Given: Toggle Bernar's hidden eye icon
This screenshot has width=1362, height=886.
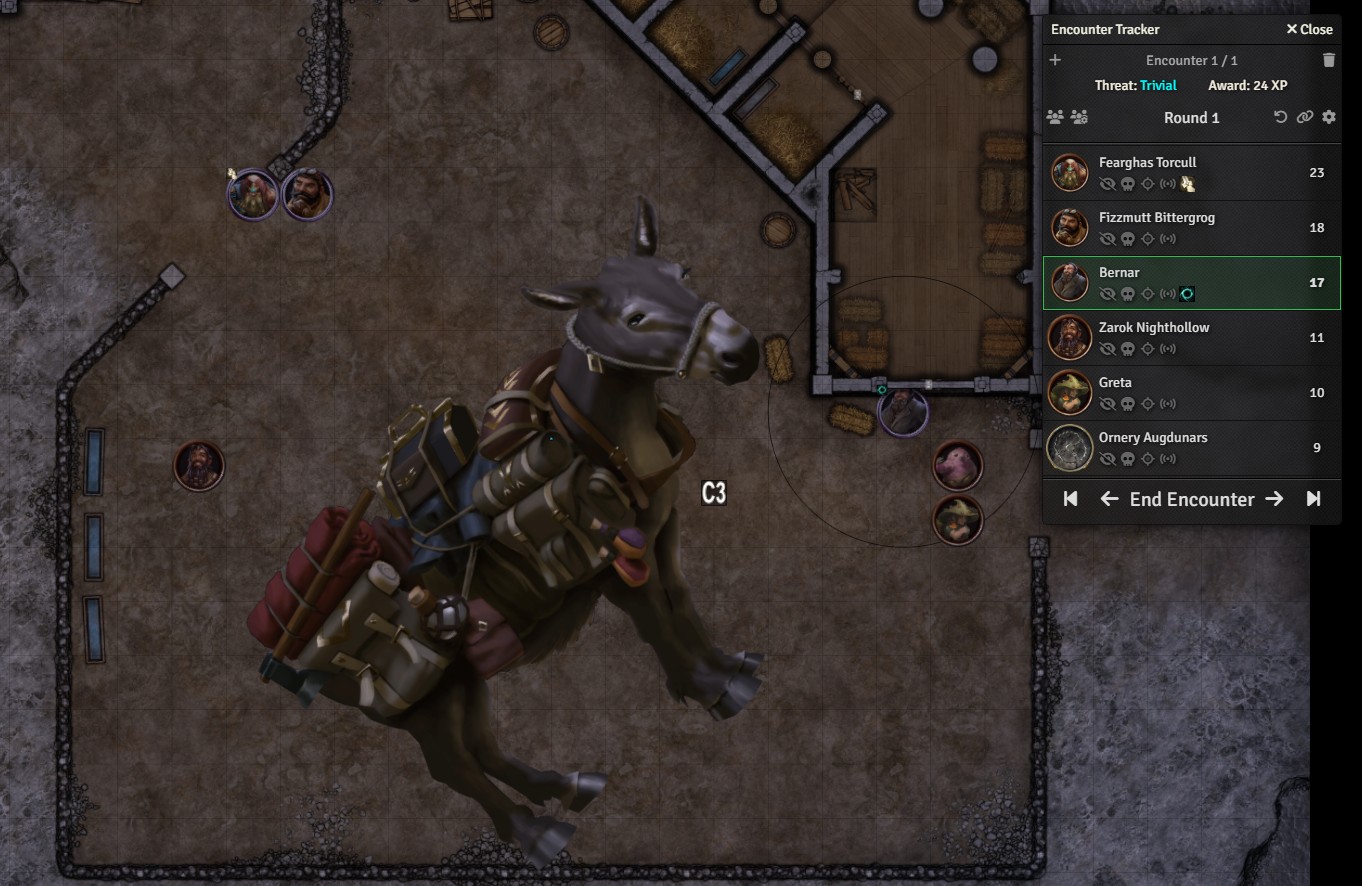Looking at the screenshot, I should click(x=1107, y=294).
